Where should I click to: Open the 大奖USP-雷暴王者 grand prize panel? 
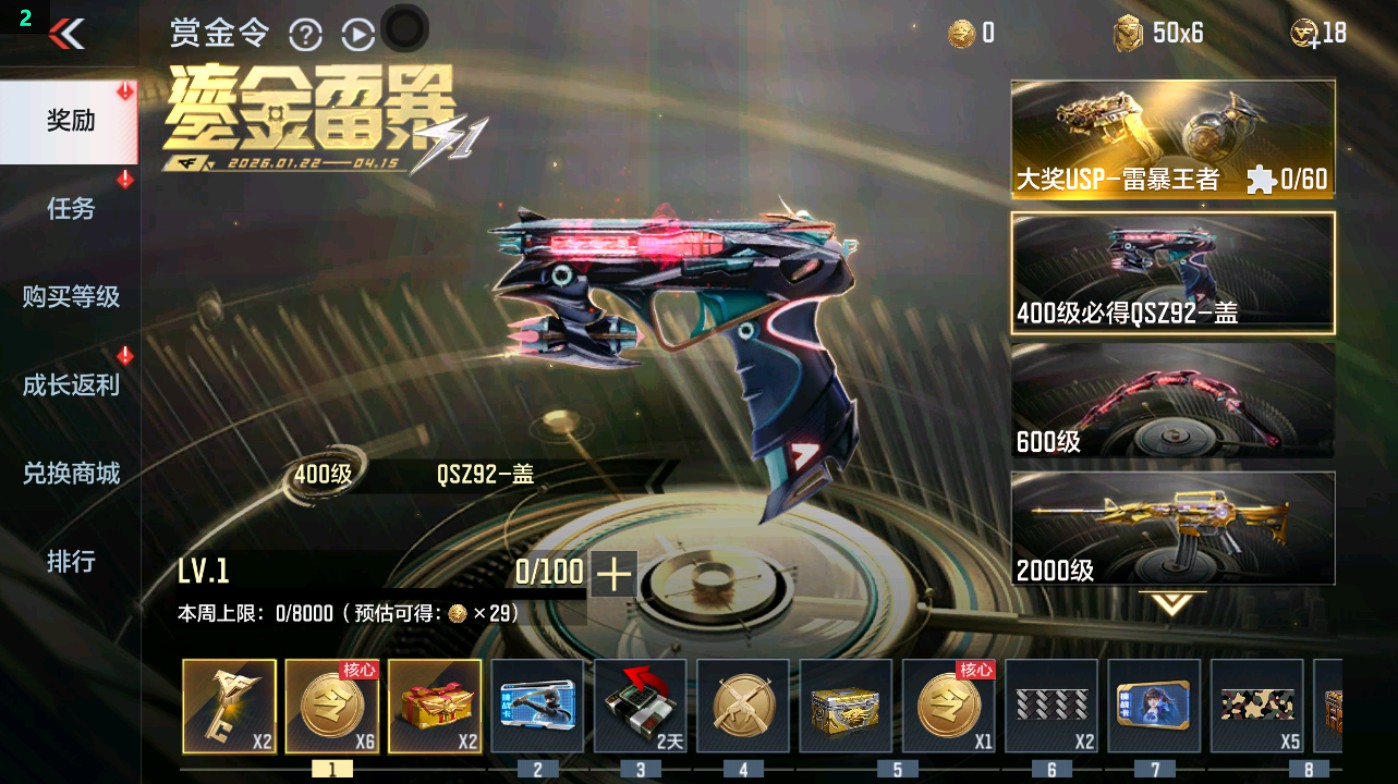(x=1173, y=137)
